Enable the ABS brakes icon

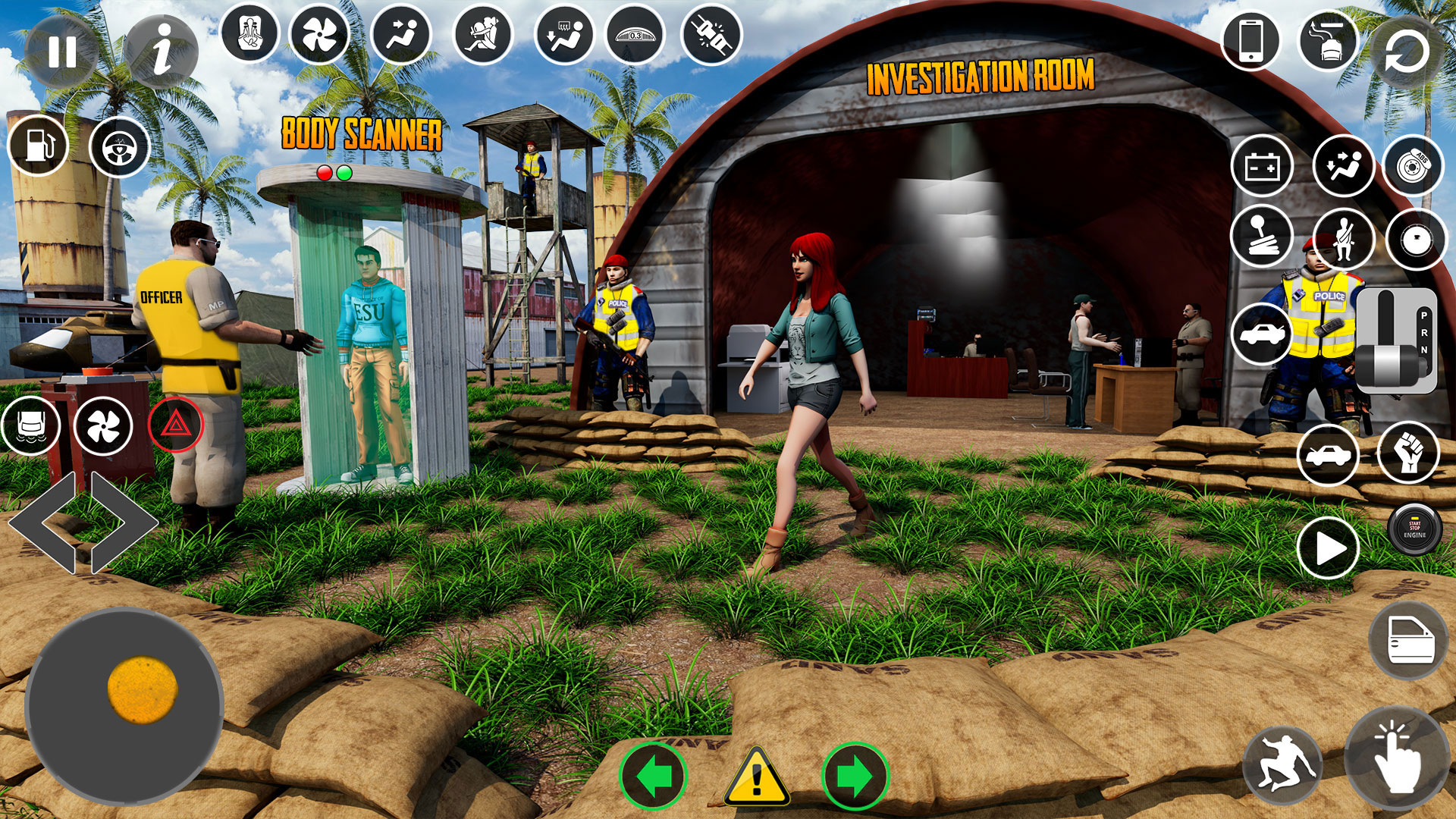[x=1414, y=167]
